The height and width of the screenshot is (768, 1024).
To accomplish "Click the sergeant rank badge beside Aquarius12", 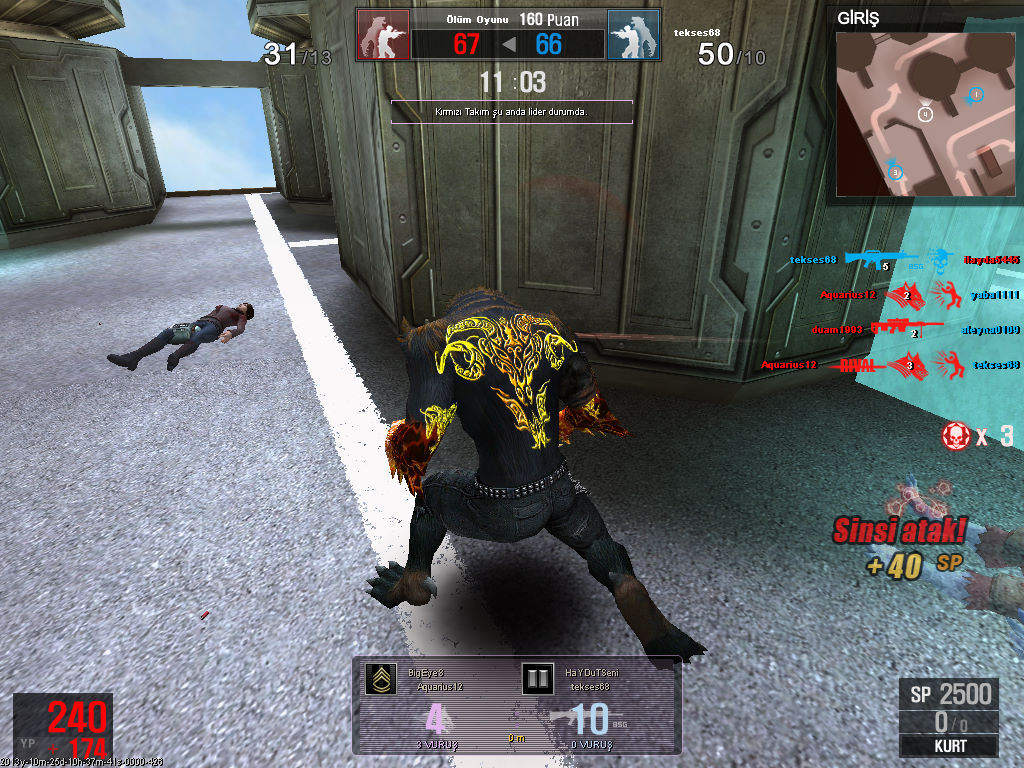I will click(380, 679).
